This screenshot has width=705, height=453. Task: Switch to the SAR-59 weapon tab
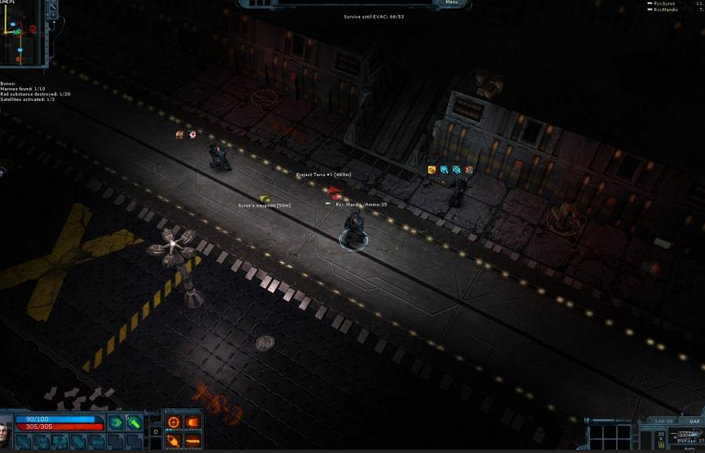point(663,421)
